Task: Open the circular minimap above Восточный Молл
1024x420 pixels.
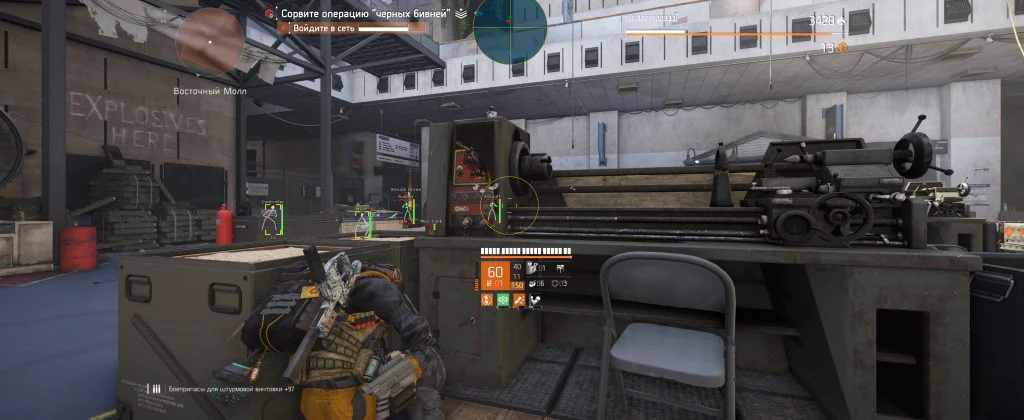Action: click(x=209, y=42)
